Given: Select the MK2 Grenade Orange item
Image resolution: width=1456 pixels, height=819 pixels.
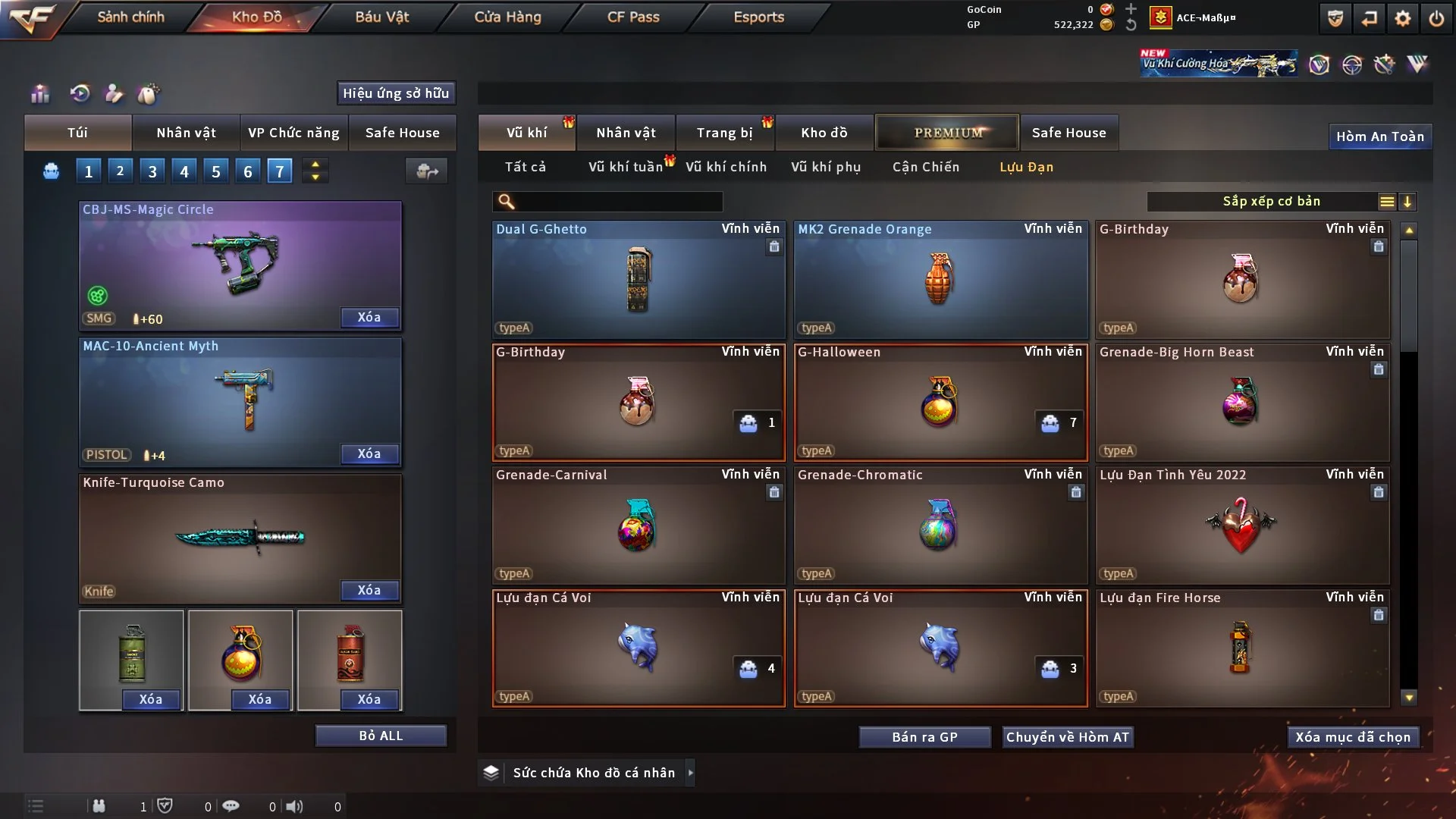Looking at the screenshot, I should (x=940, y=281).
